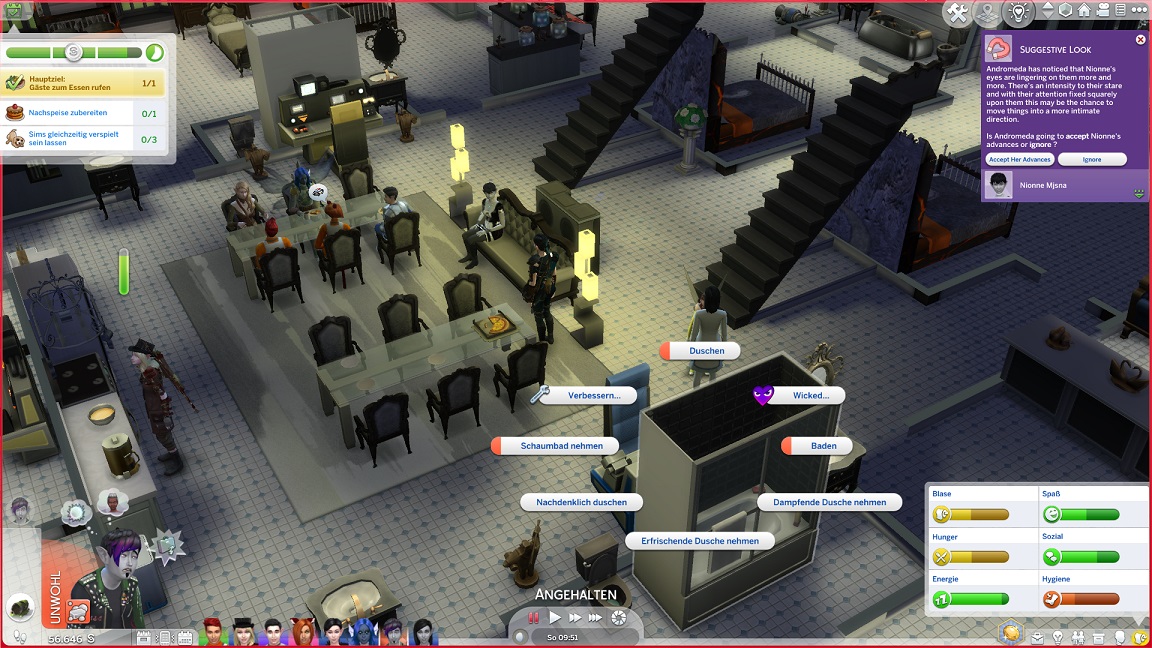Viewport: 1152px width, 648px height.
Task: Select Erfrischende Dusche nehmen
Action: [x=700, y=541]
